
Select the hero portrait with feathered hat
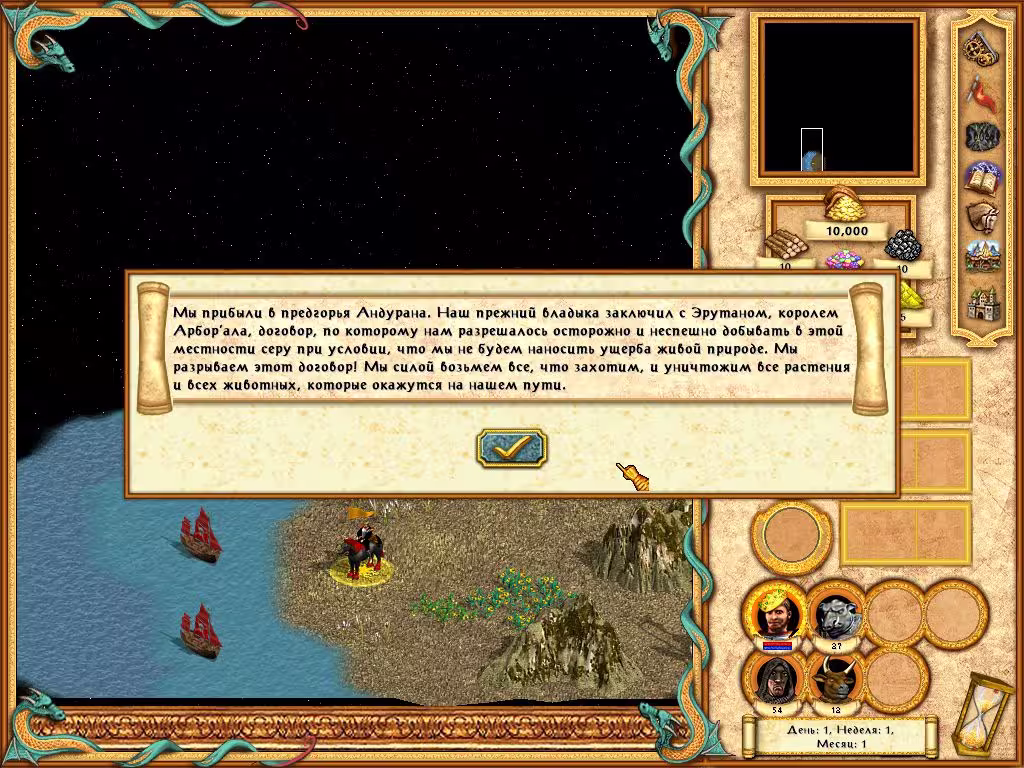[x=775, y=613]
